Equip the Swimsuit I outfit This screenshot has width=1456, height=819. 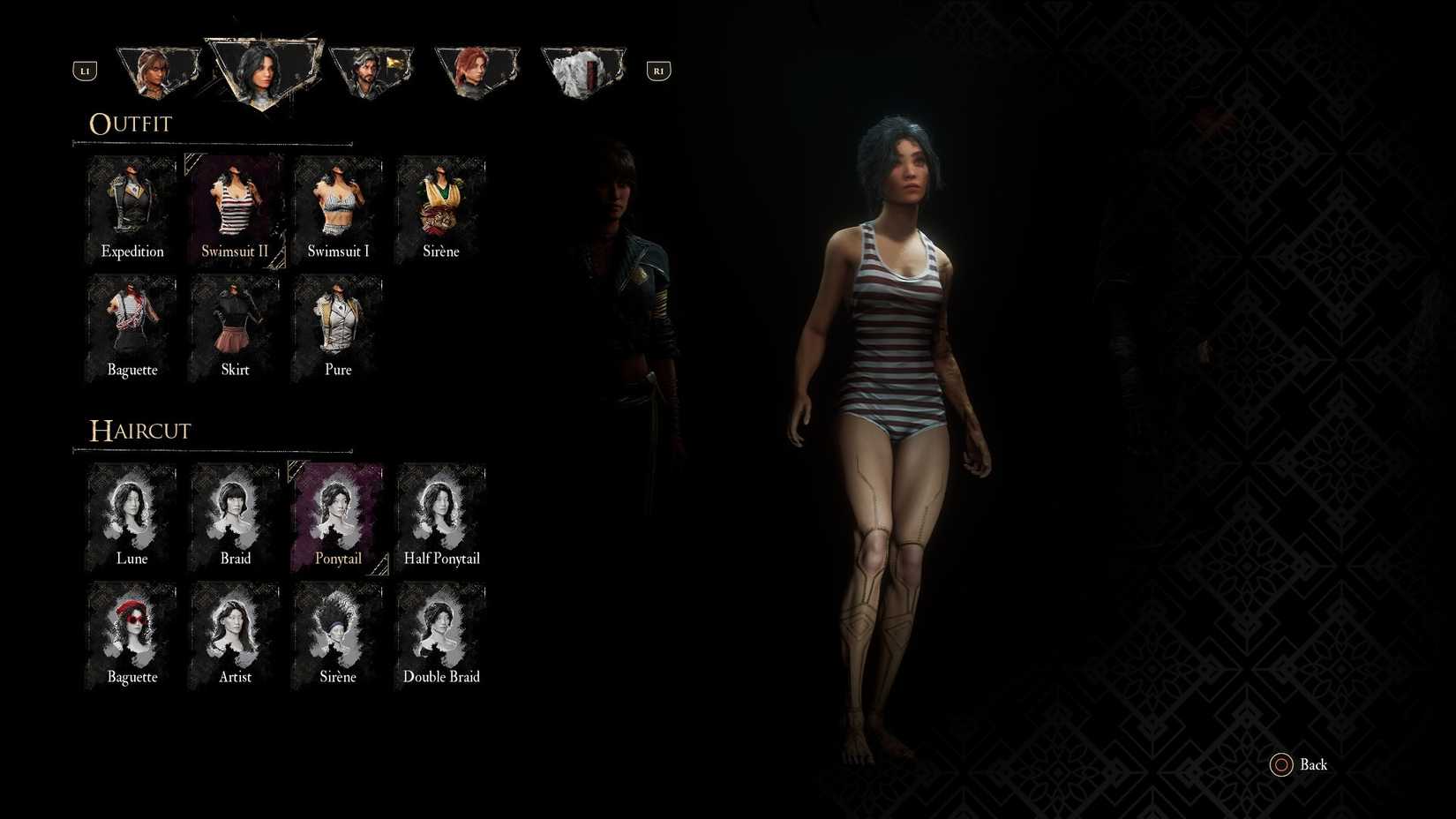pos(338,207)
